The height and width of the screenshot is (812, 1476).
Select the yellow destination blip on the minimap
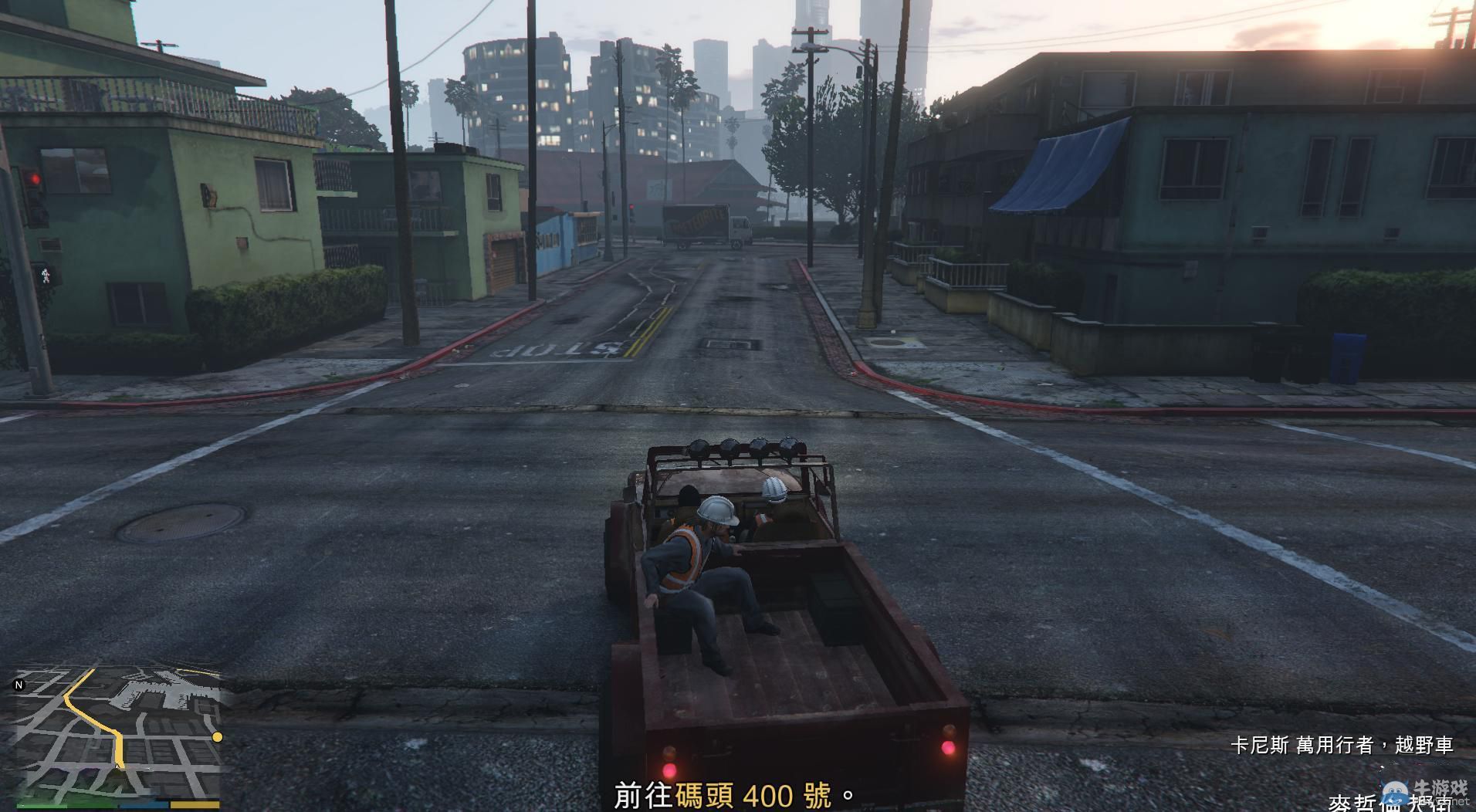216,738
